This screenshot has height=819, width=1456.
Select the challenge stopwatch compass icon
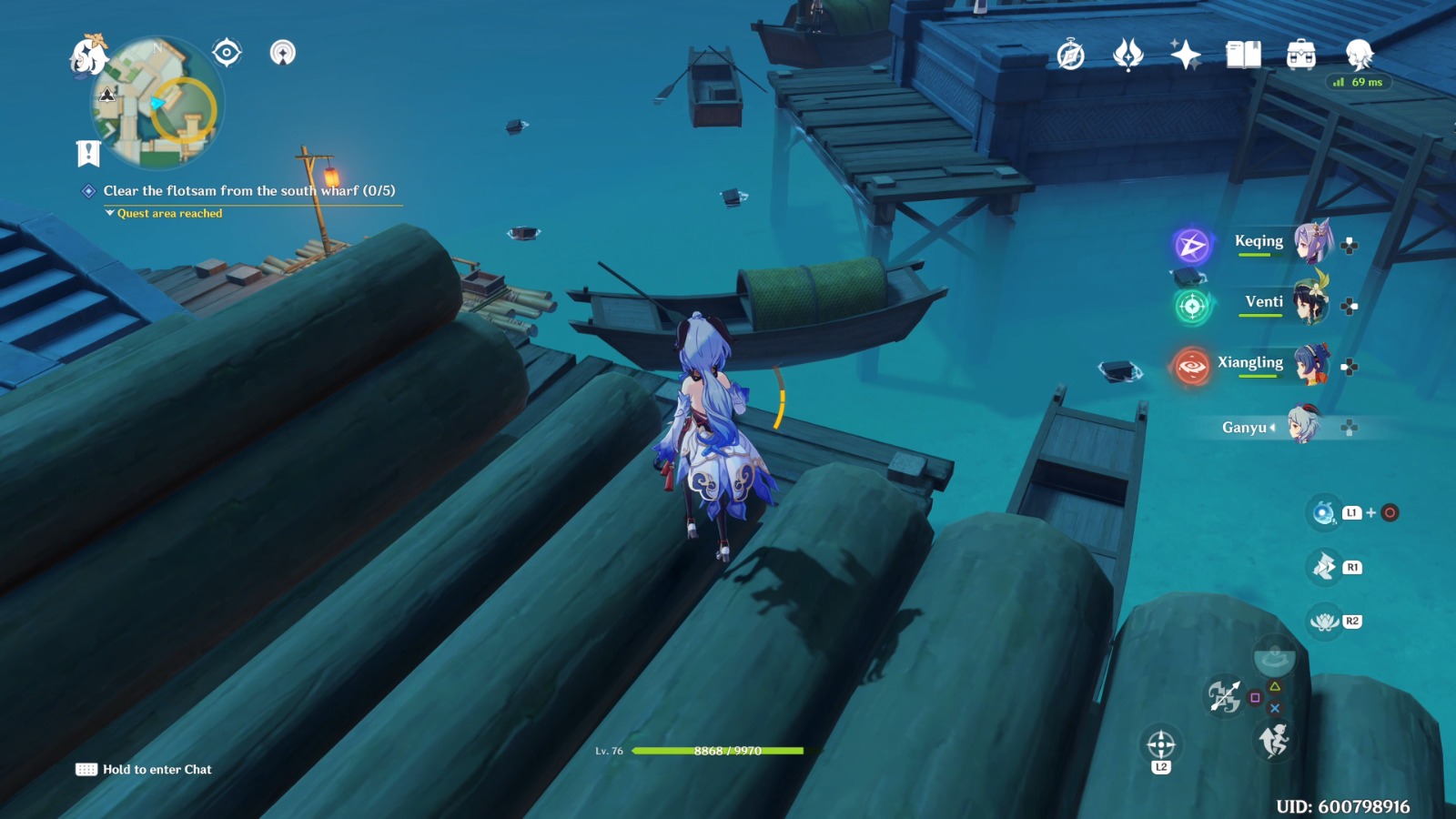point(1069,55)
